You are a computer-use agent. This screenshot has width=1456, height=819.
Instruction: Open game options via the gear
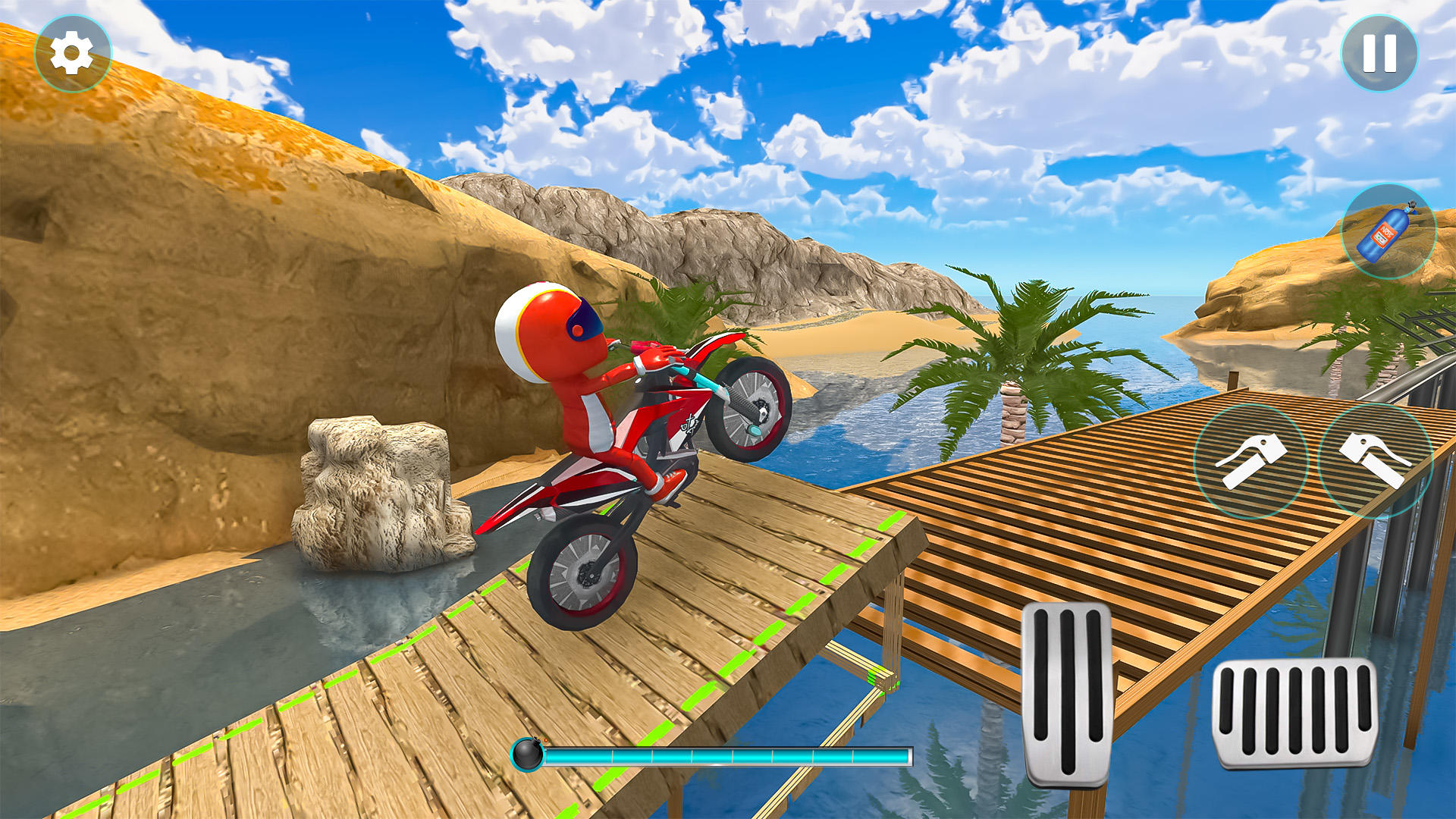[72, 52]
